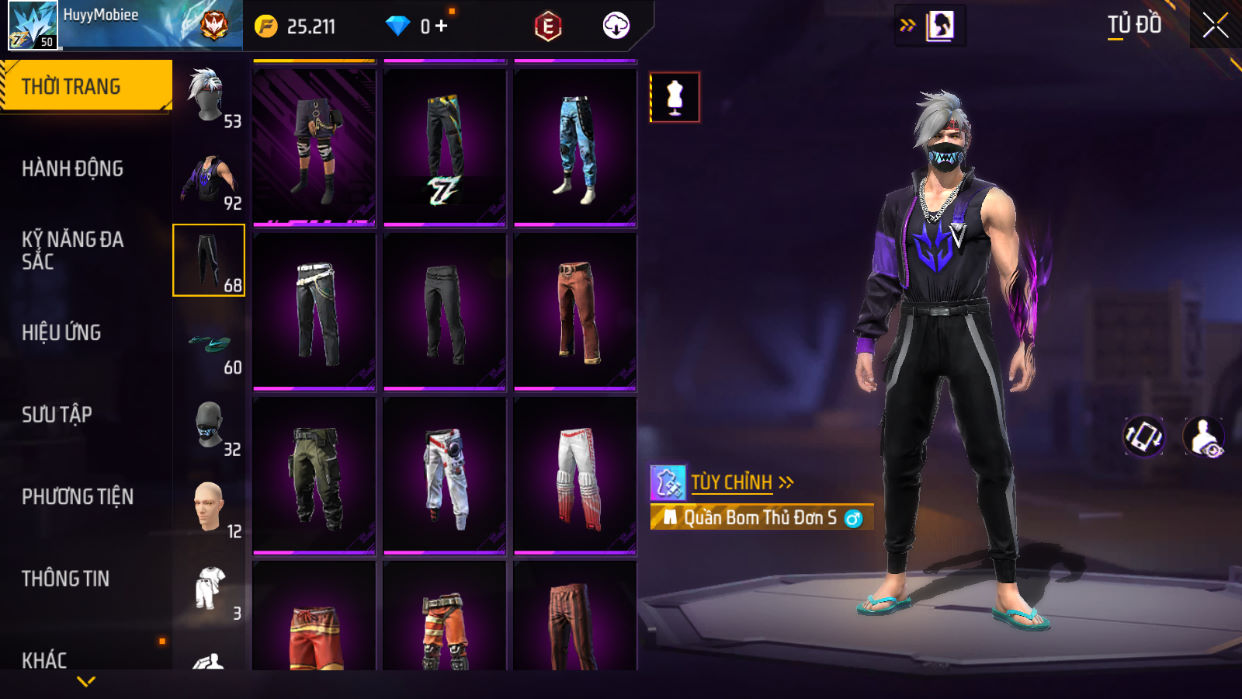Open the KỸ NĂNG ĐA SẮC section
The height and width of the screenshot is (699, 1242).
point(72,250)
